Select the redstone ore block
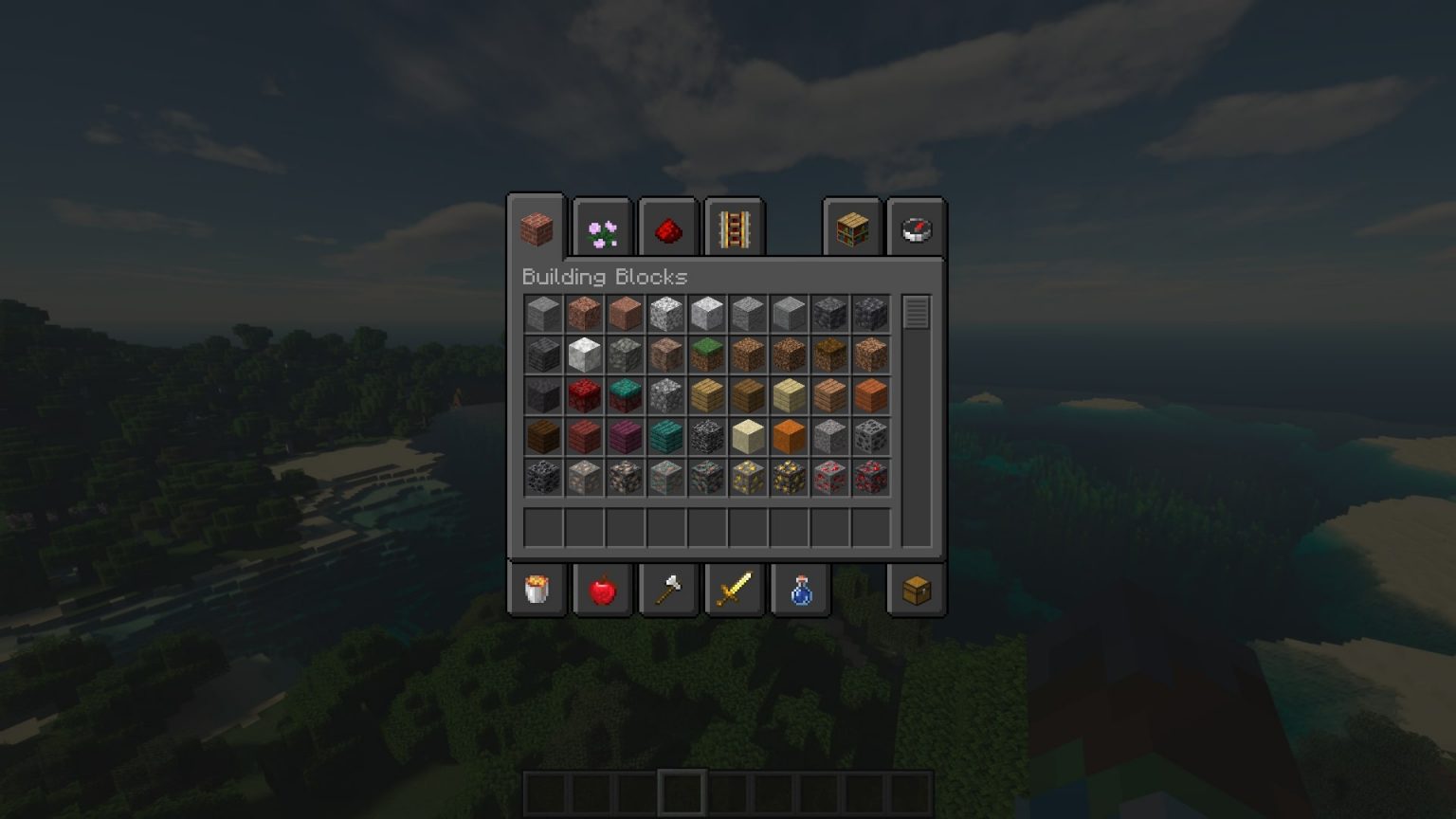The image size is (1456, 819). (830, 477)
